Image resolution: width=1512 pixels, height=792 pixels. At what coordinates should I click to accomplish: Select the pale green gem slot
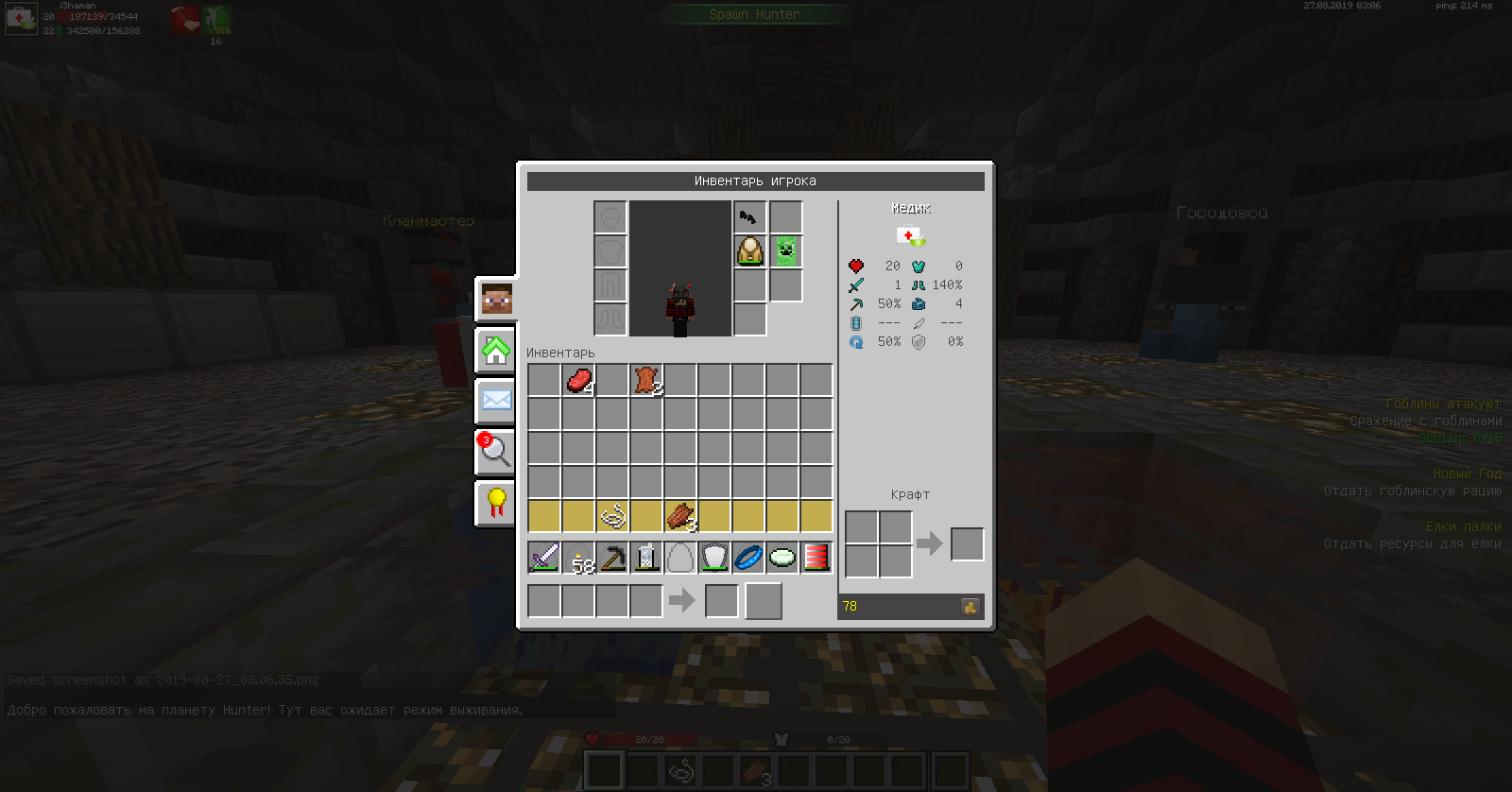point(782,558)
